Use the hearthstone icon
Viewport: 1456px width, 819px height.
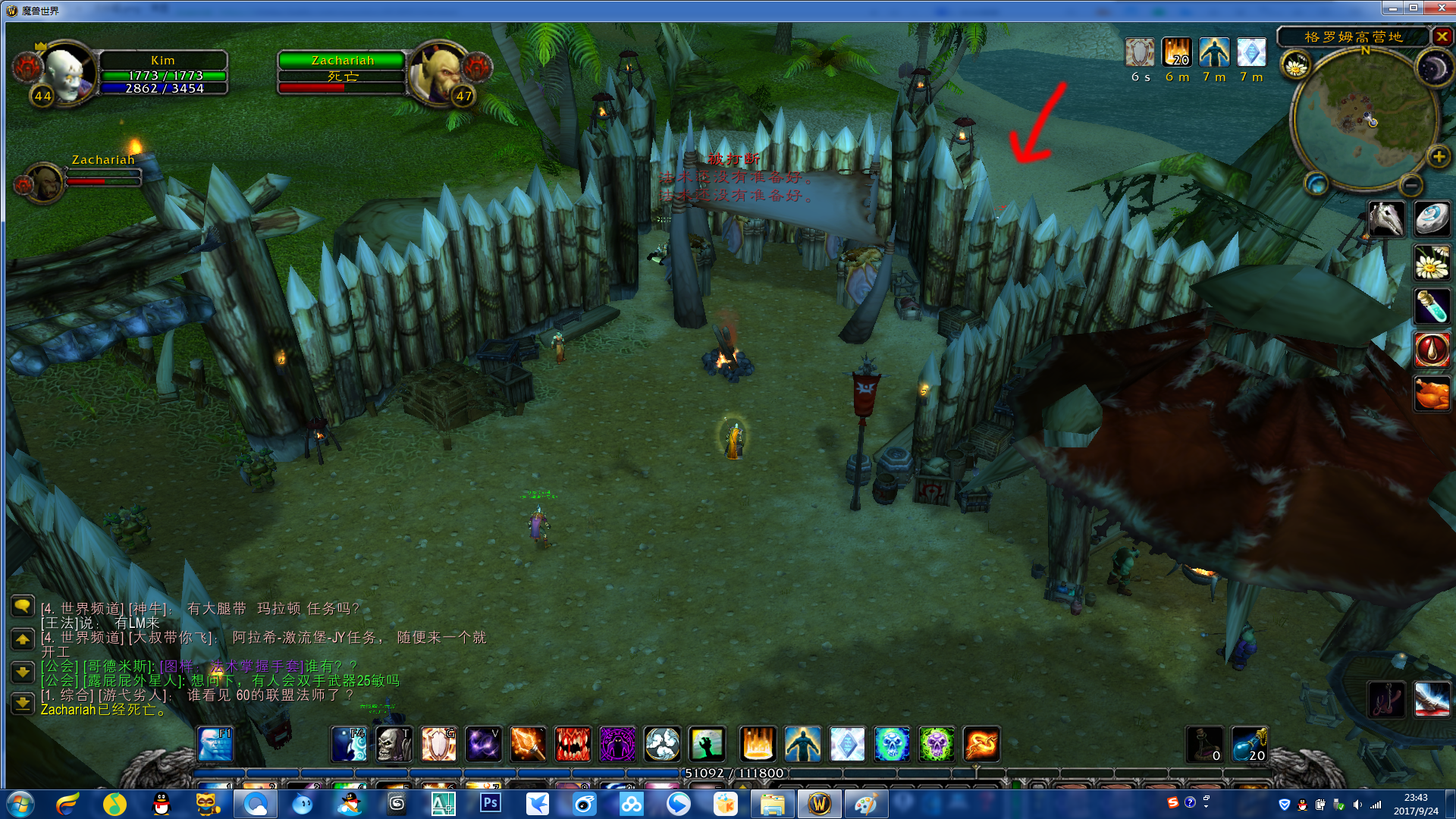[1432, 219]
